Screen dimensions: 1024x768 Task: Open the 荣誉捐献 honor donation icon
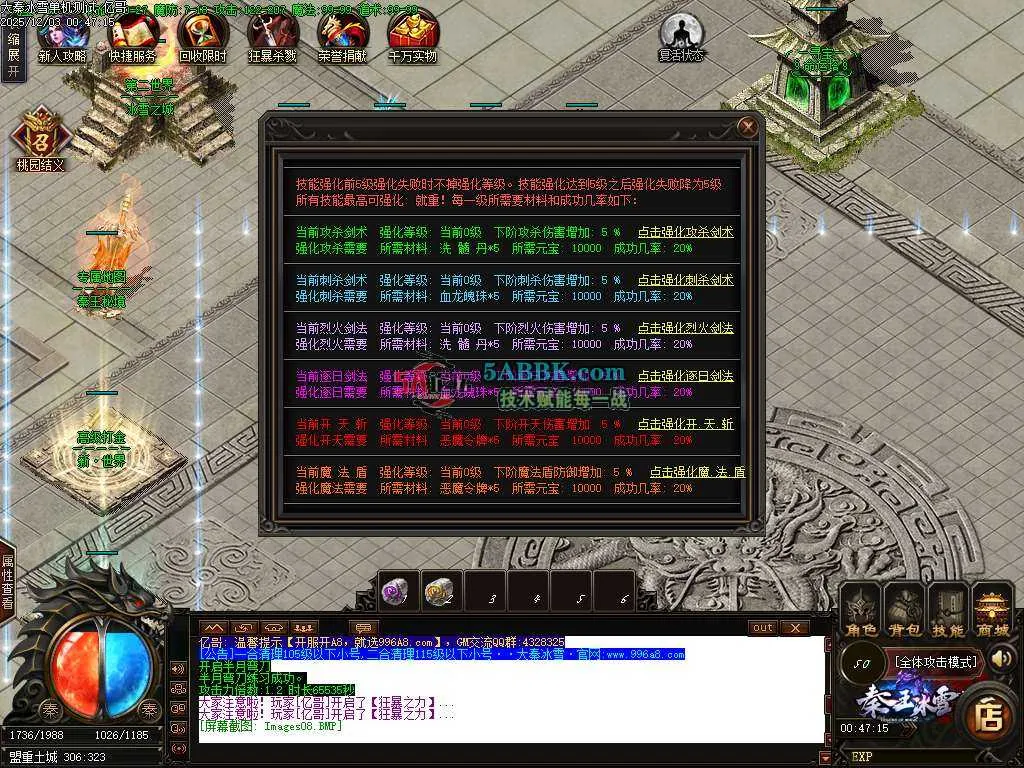coord(341,35)
